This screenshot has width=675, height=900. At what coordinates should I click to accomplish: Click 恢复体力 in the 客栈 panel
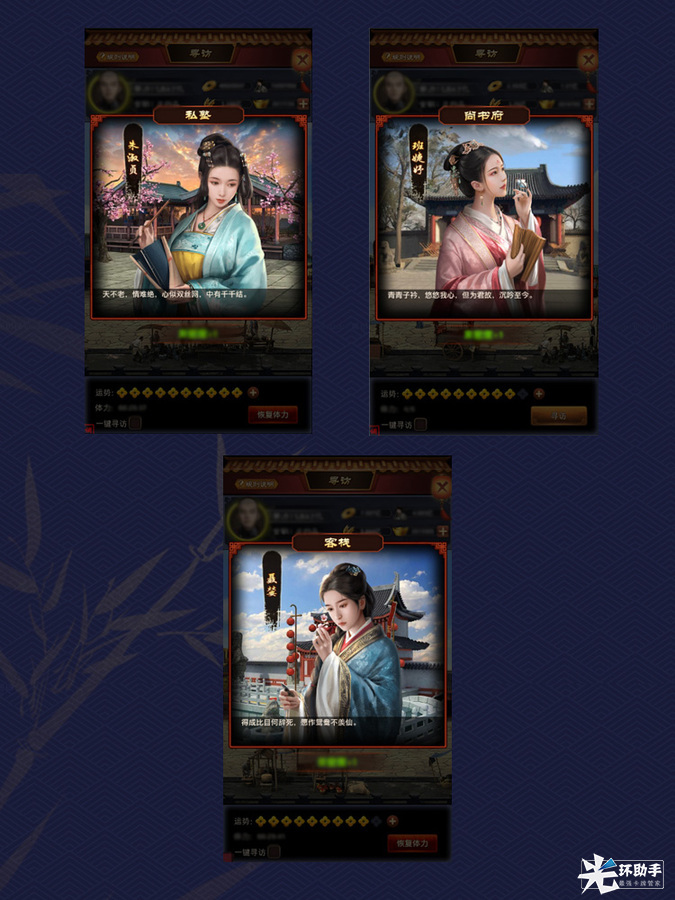click(x=412, y=843)
